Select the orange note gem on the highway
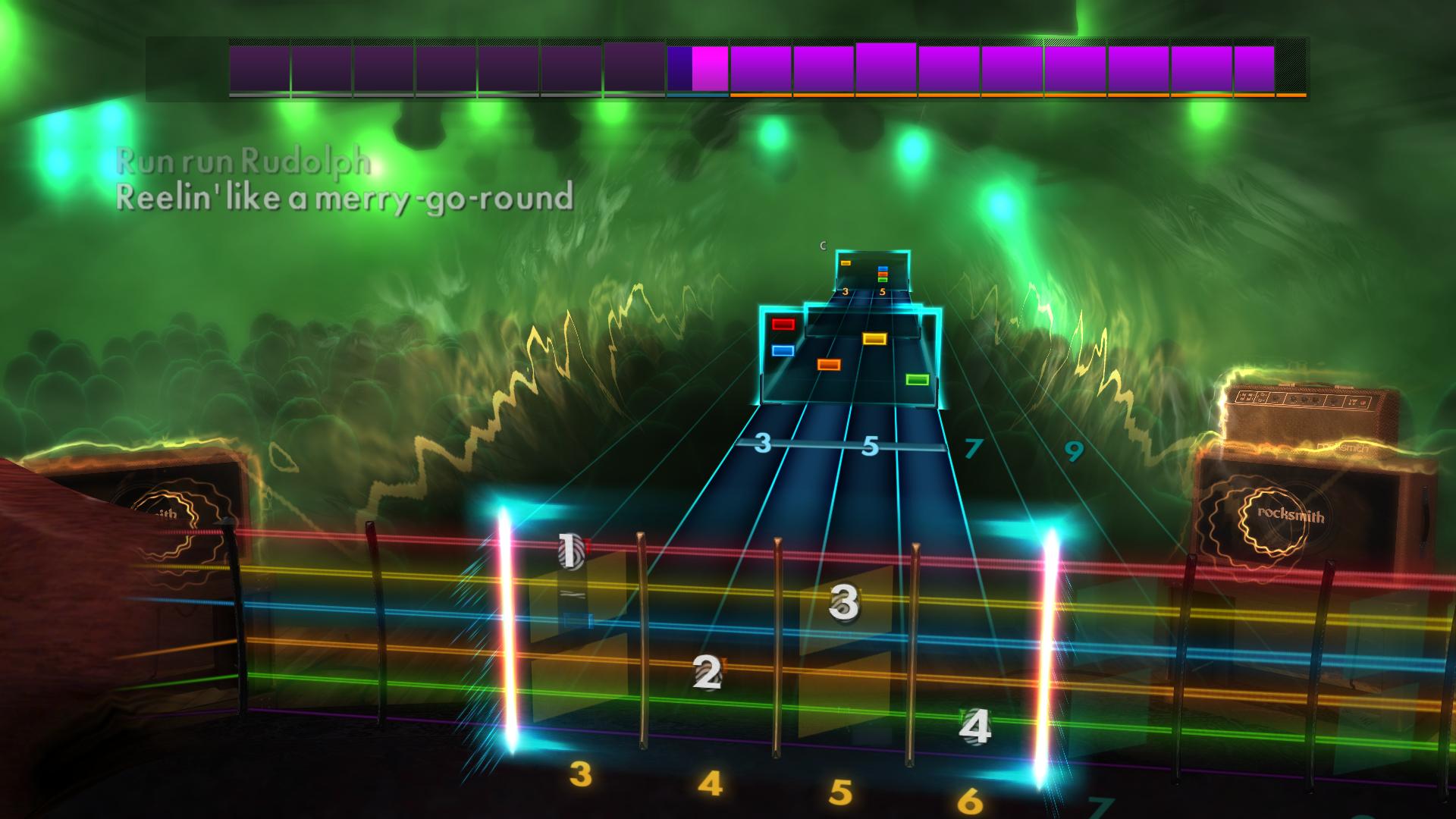1456x819 pixels. pyautogui.click(x=830, y=363)
